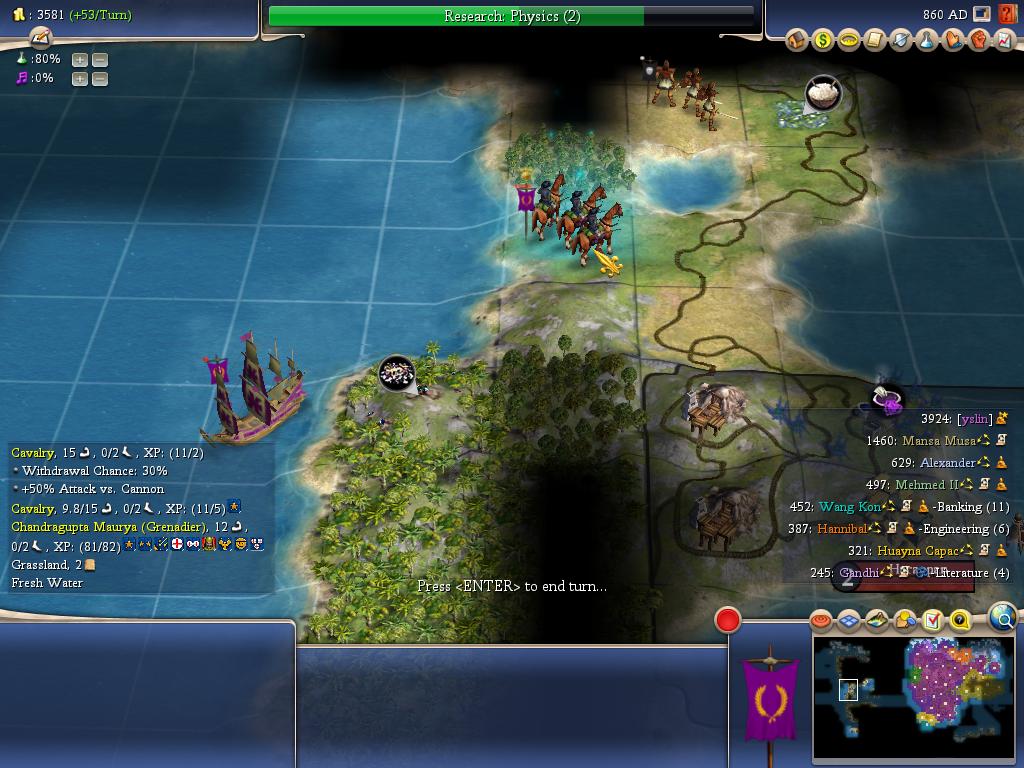1024x768 pixels.
Task: Open the Civics advisor gold ring icon
Action: pyautogui.click(x=849, y=40)
